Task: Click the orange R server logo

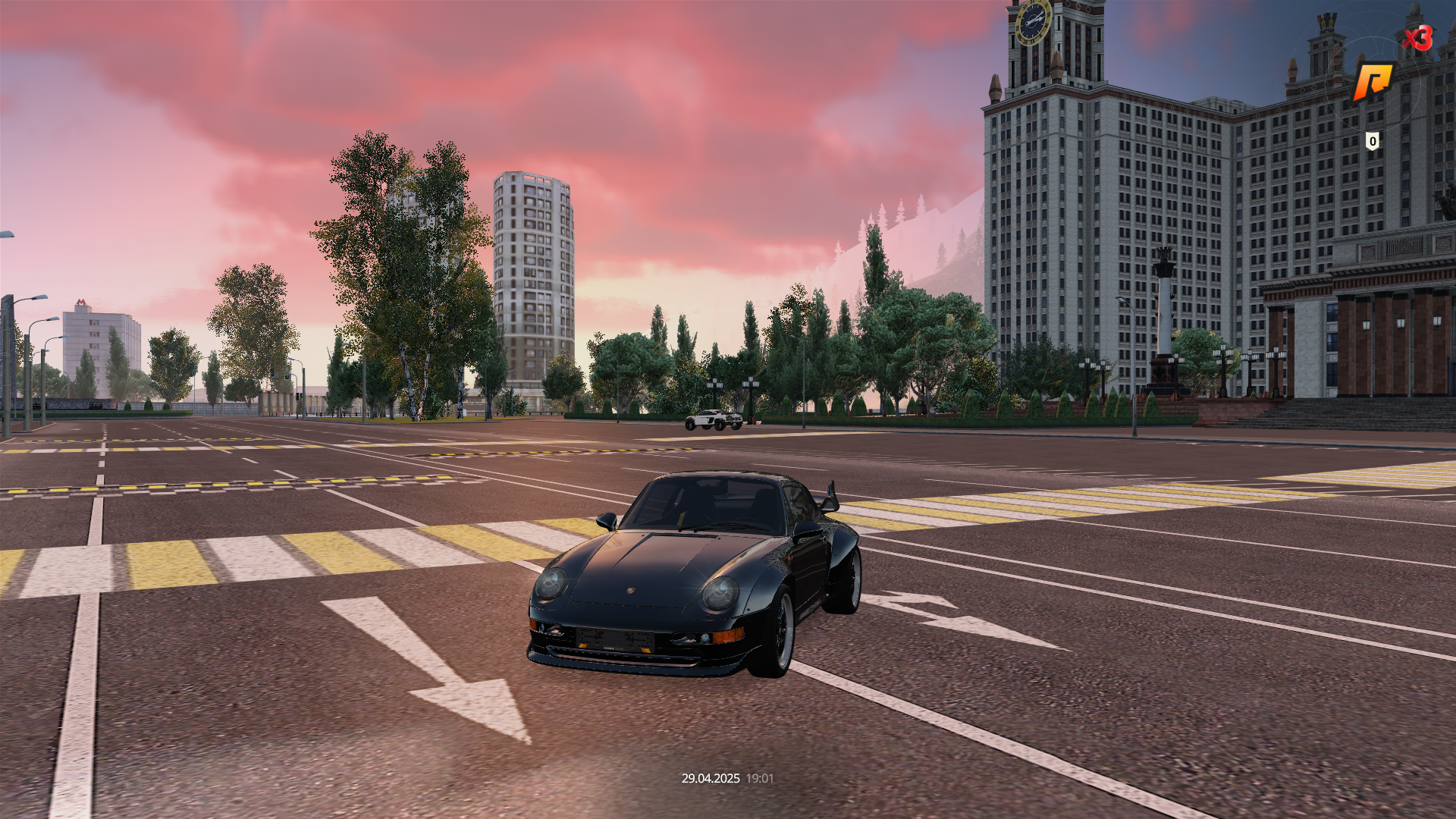Action: [1373, 81]
